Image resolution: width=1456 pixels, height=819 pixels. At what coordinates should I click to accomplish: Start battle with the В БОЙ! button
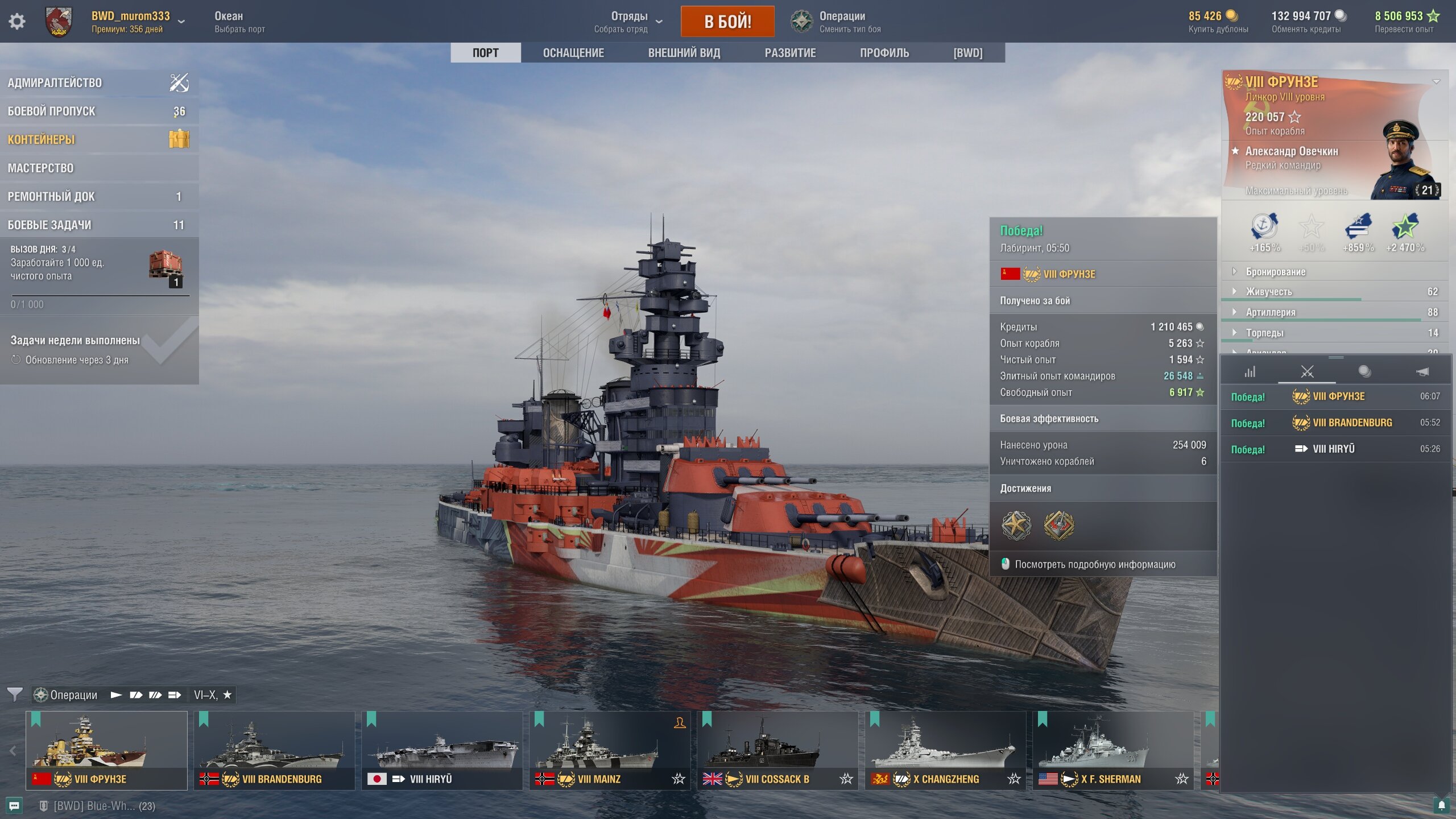[727, 22]
